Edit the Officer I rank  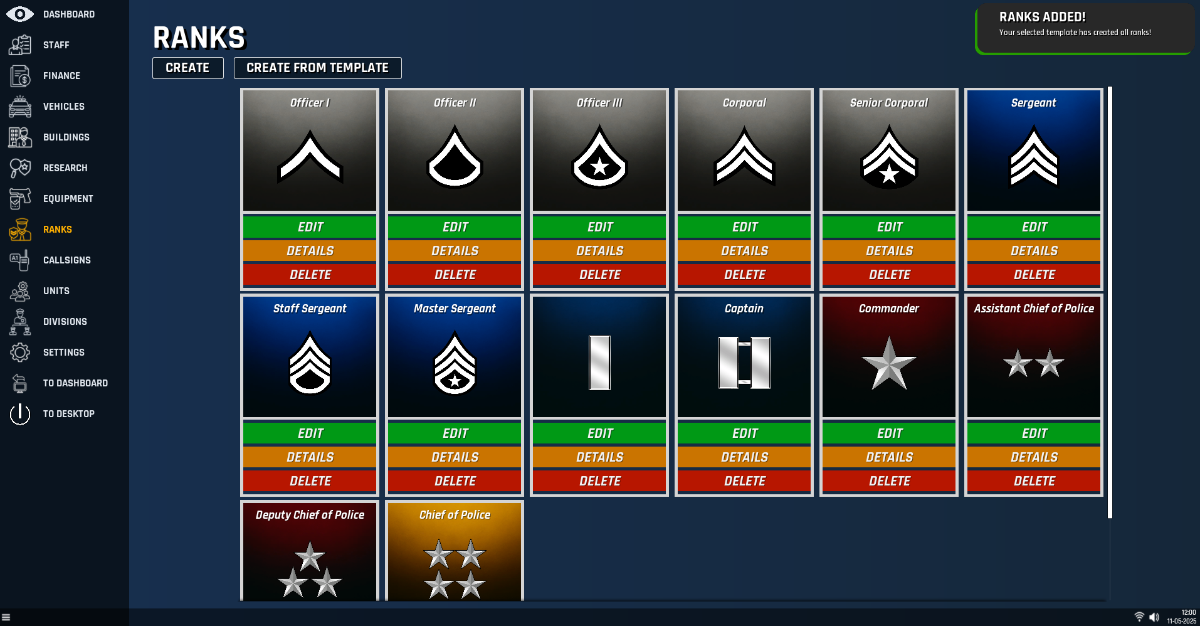point(310,227)
